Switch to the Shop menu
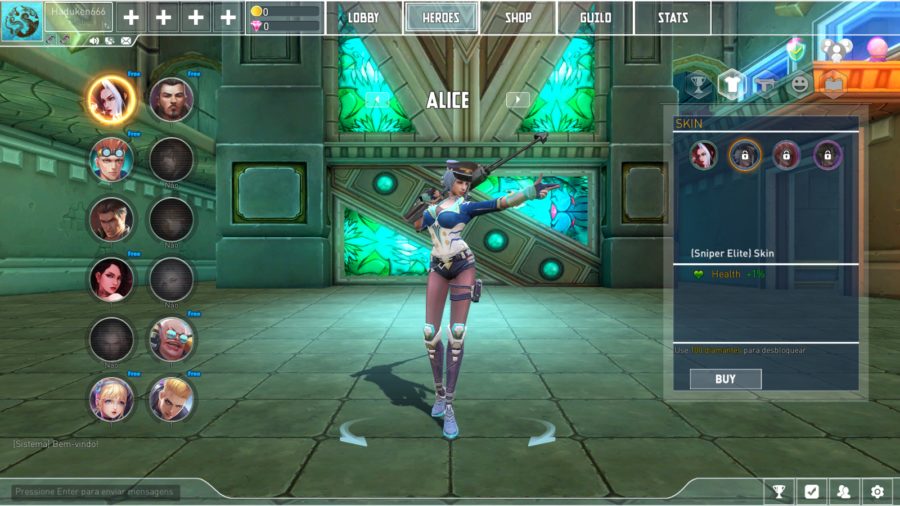 pyautogui.click(x=518, y=18)
